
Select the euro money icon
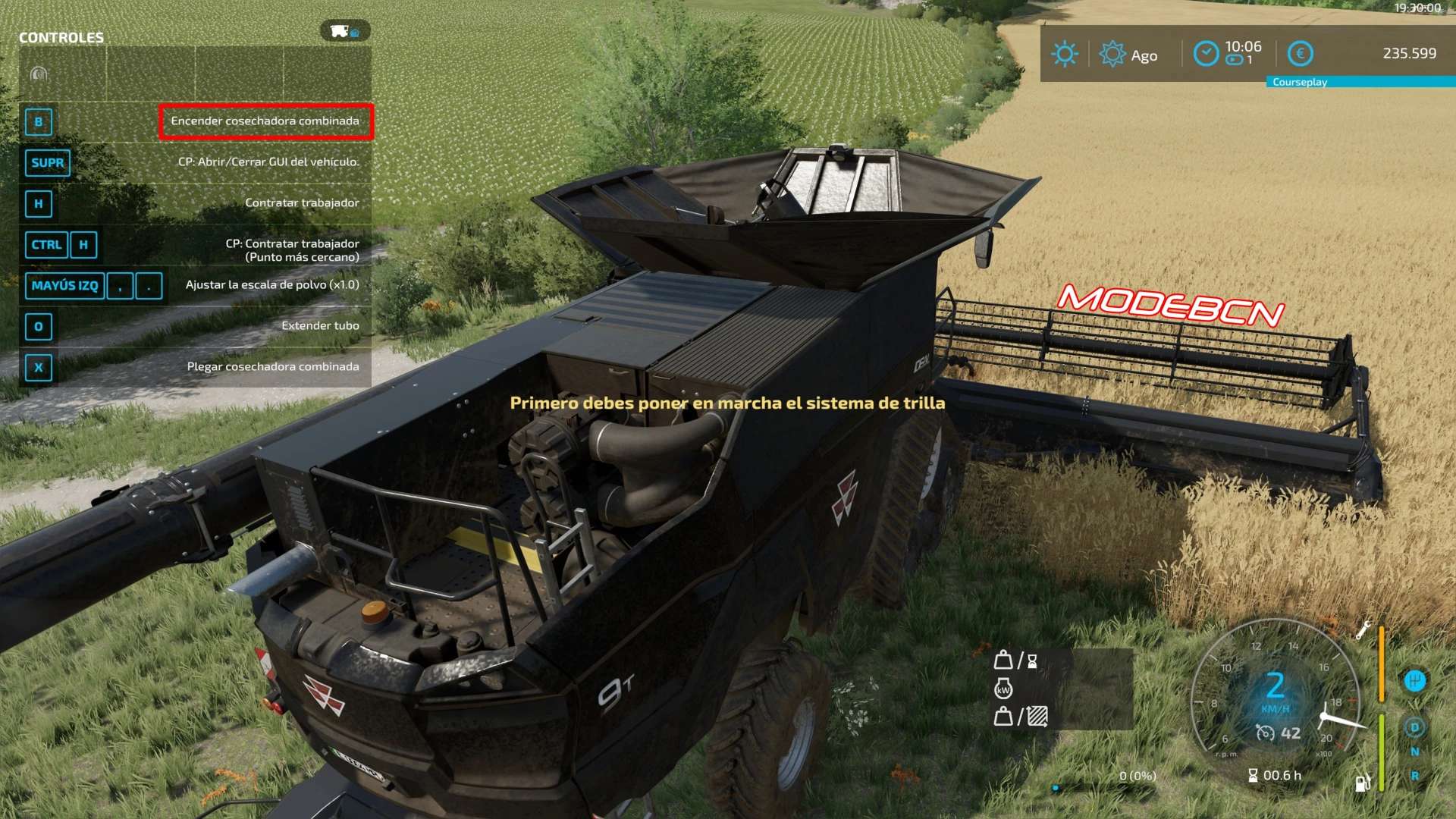[1301, 54]
